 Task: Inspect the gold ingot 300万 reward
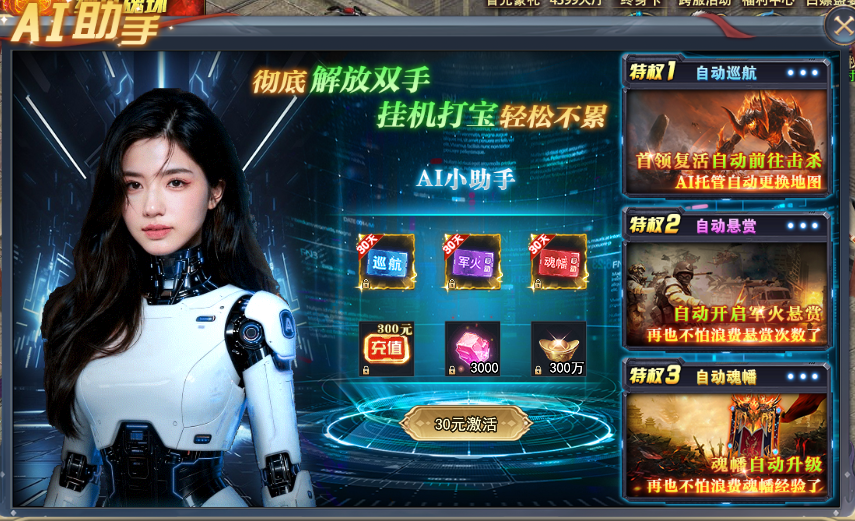pos(558,349)
